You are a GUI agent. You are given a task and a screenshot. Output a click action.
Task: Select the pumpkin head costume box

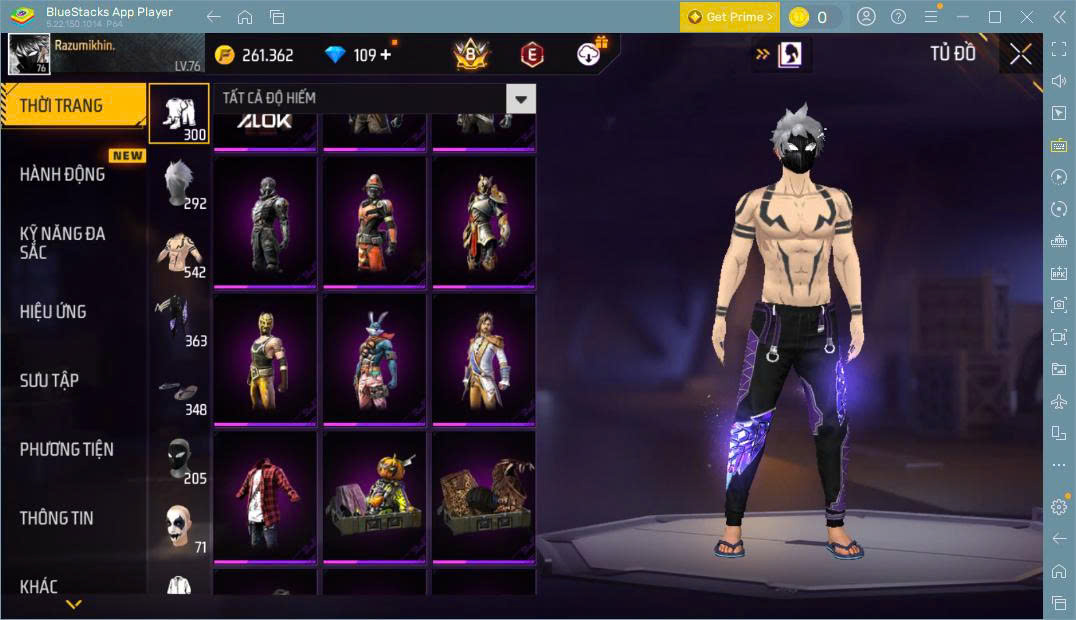[x=375, y=497]
